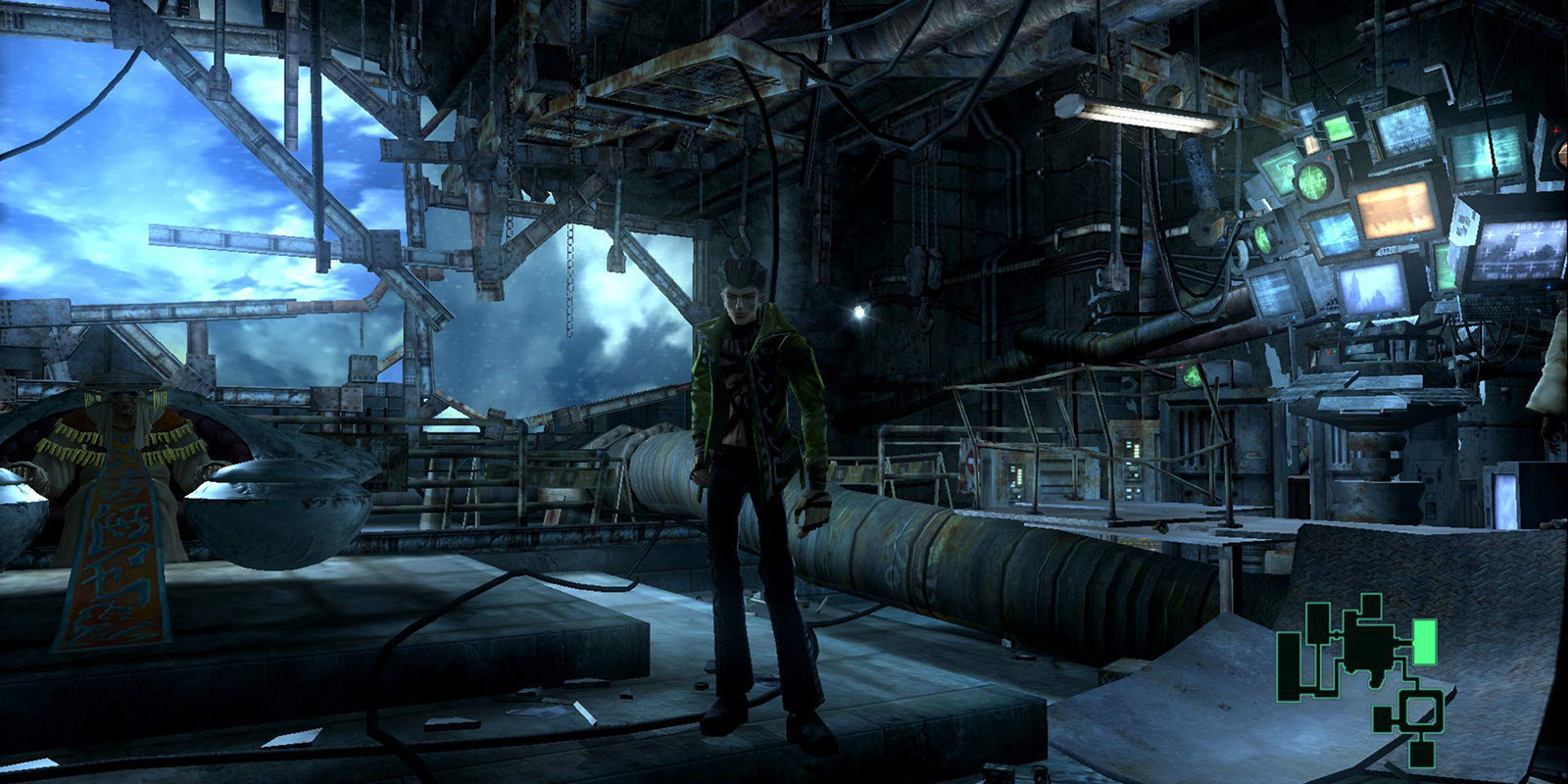Select the green highlighted room on the minimap
The height and width of the screenshot is (784, 1568).
point(1426,643)
